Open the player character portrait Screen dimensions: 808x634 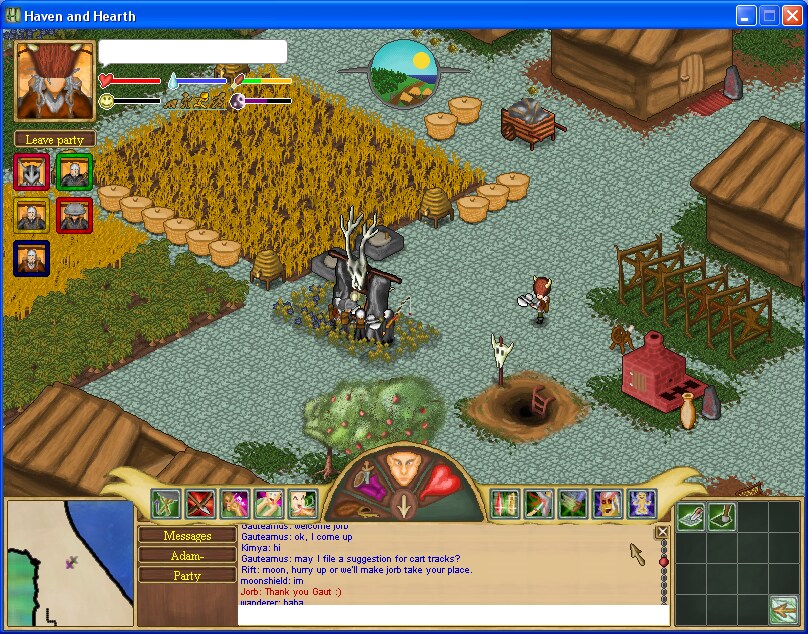tap(55, 82)
